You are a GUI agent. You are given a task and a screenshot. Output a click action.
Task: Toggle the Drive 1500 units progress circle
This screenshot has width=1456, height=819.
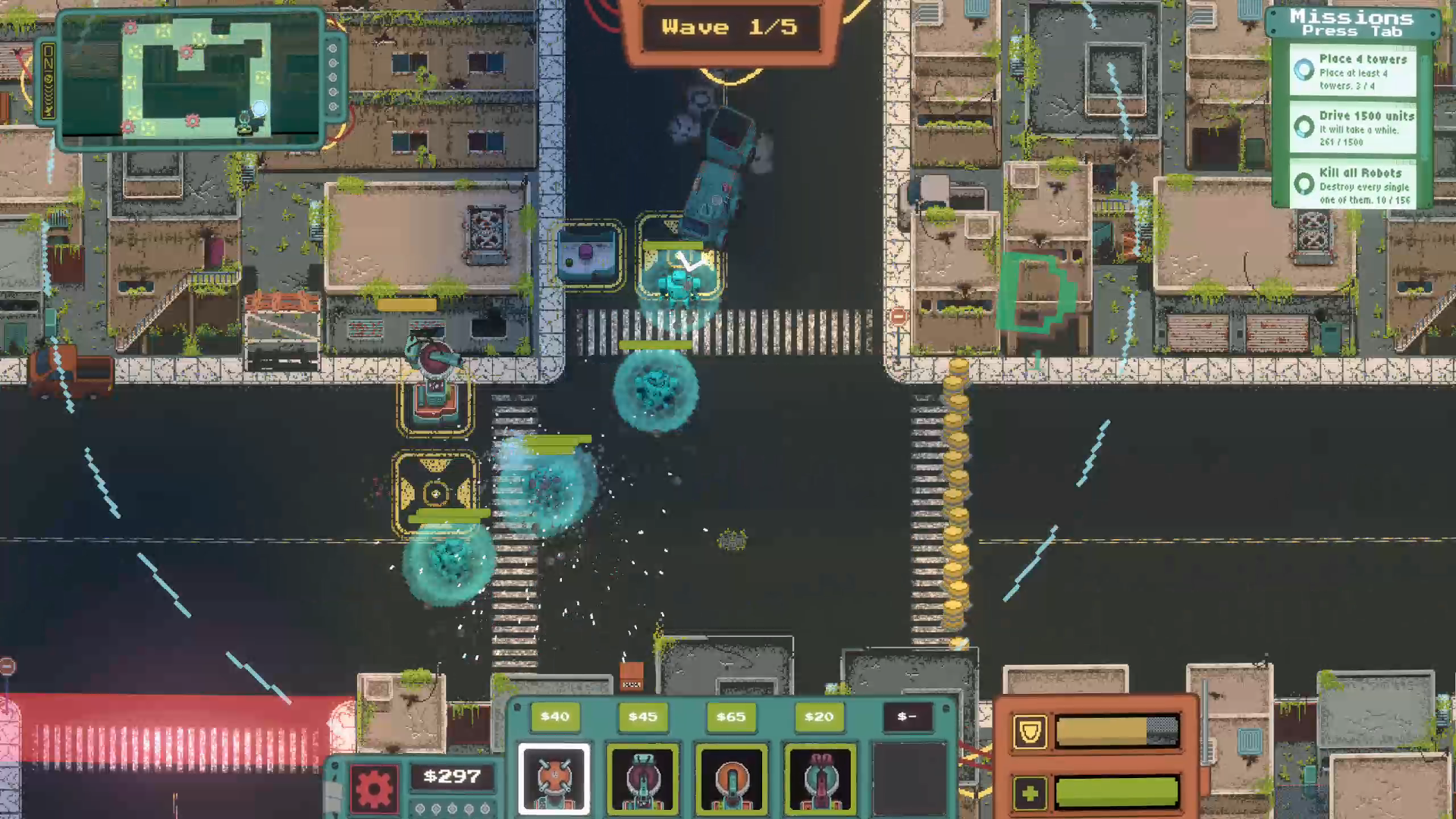pos(1304,127)
